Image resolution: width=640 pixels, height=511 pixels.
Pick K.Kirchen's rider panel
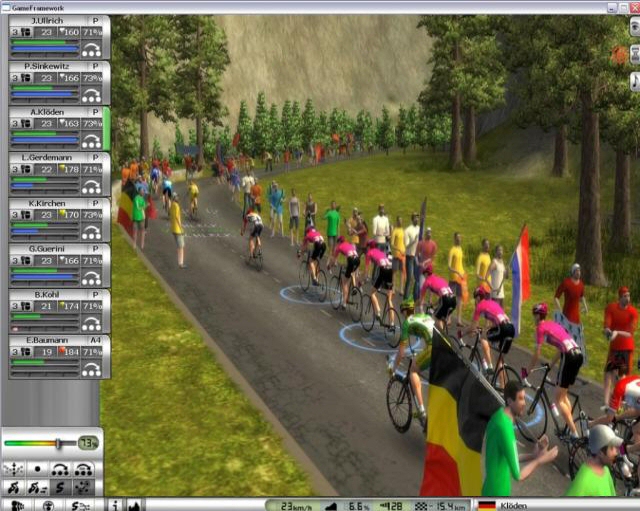[x=55, y=203]
